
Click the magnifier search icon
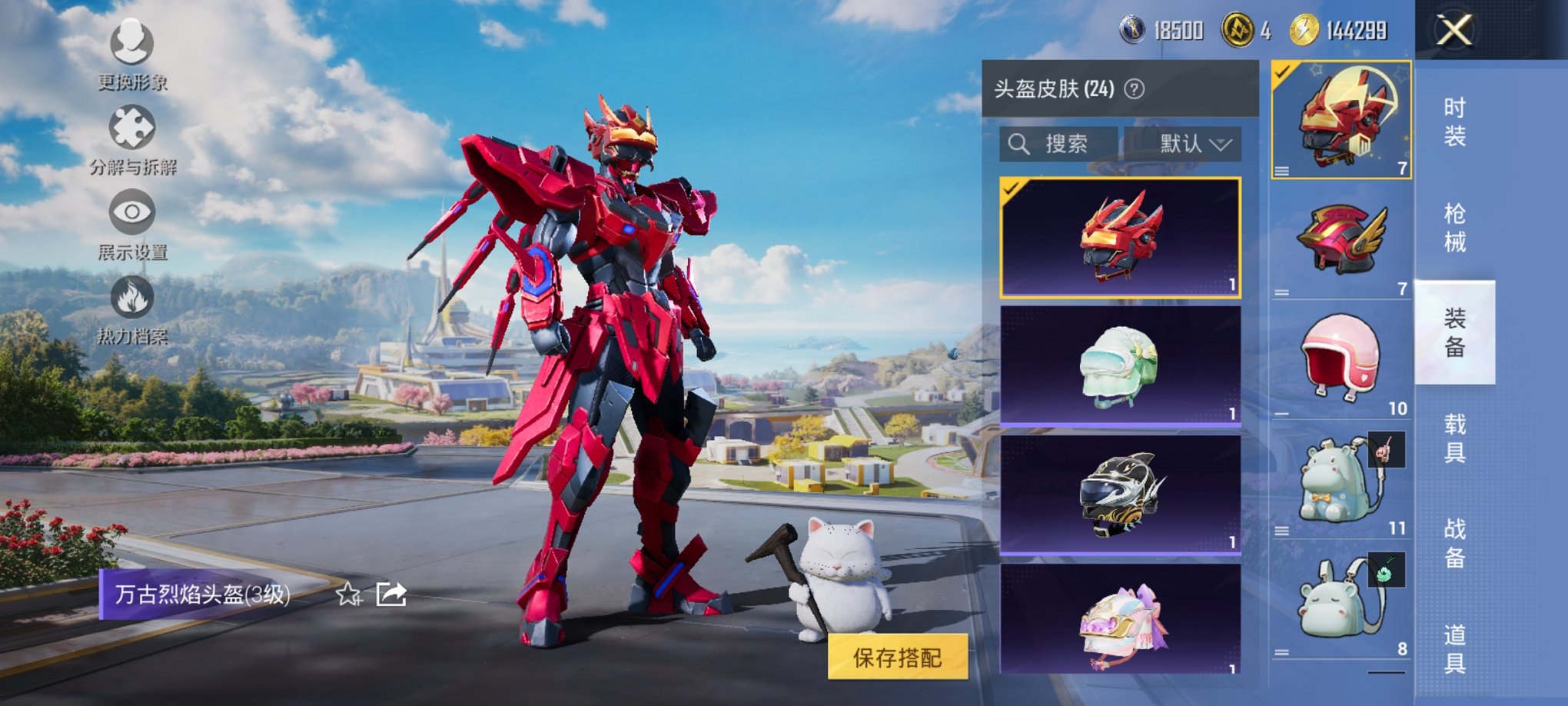pos(1020,143)
